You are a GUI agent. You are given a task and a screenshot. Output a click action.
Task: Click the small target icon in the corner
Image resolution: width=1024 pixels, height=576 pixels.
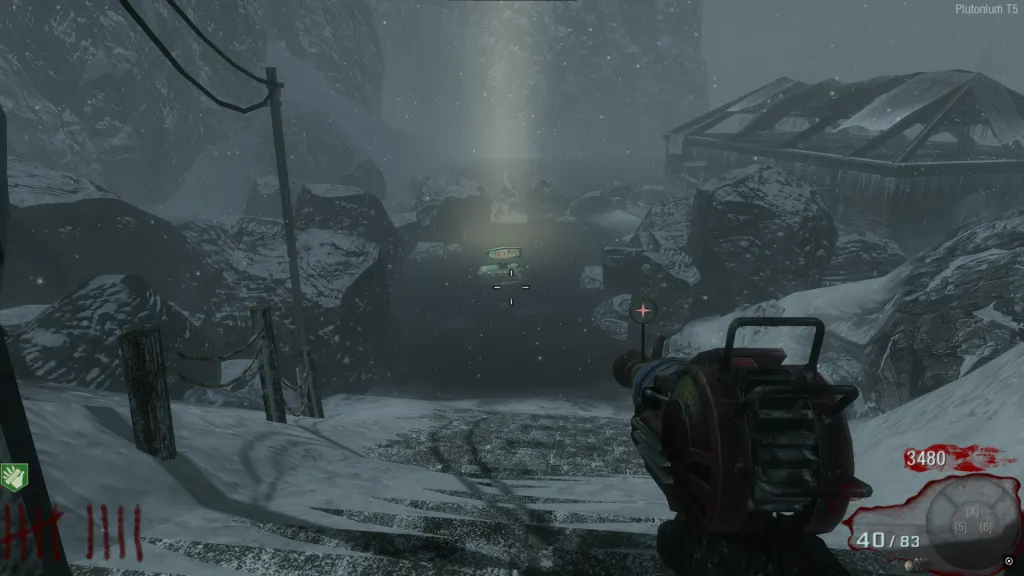(1008, 560)
